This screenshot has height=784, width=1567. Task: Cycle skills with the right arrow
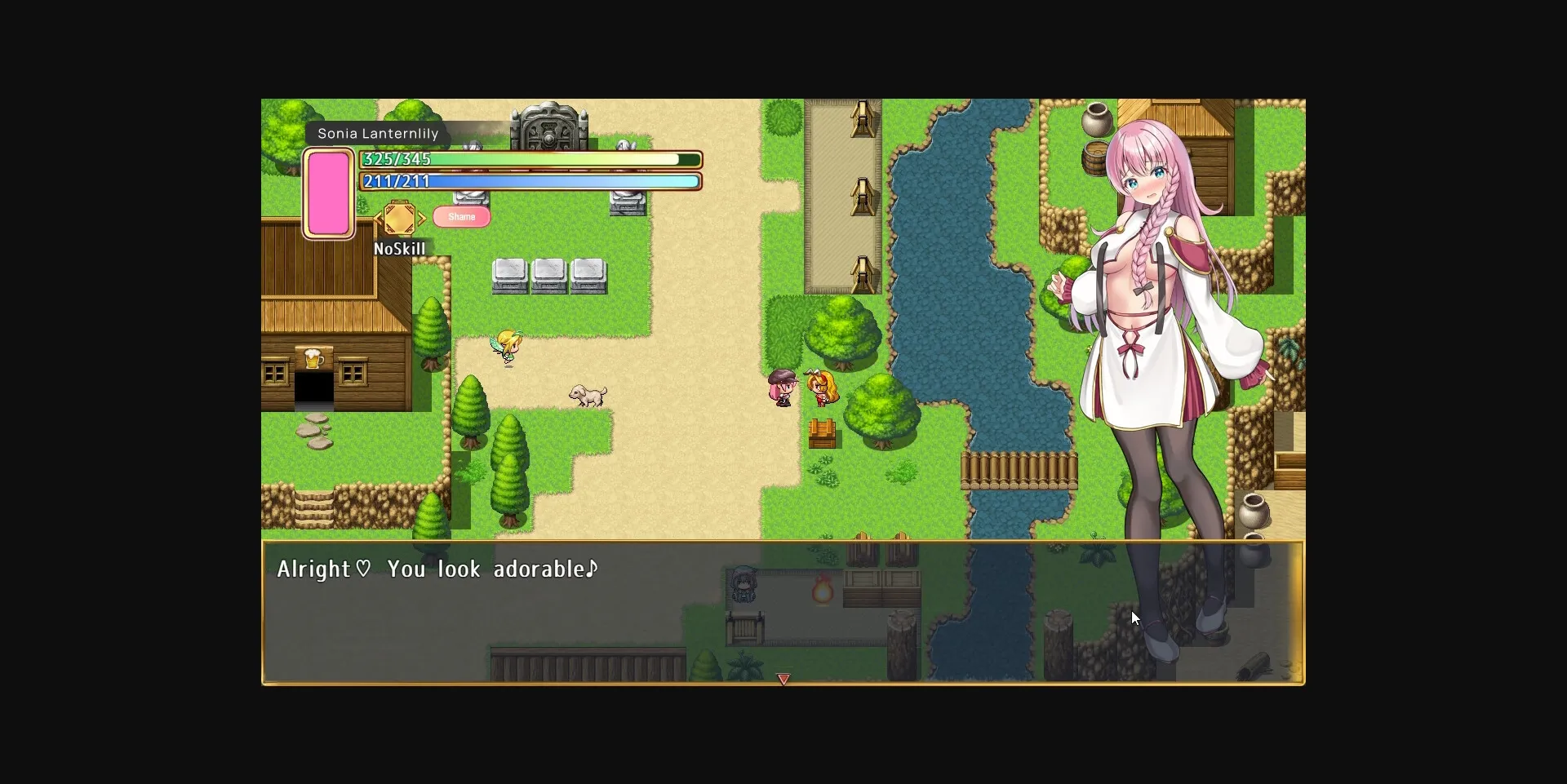coord(423,219)
